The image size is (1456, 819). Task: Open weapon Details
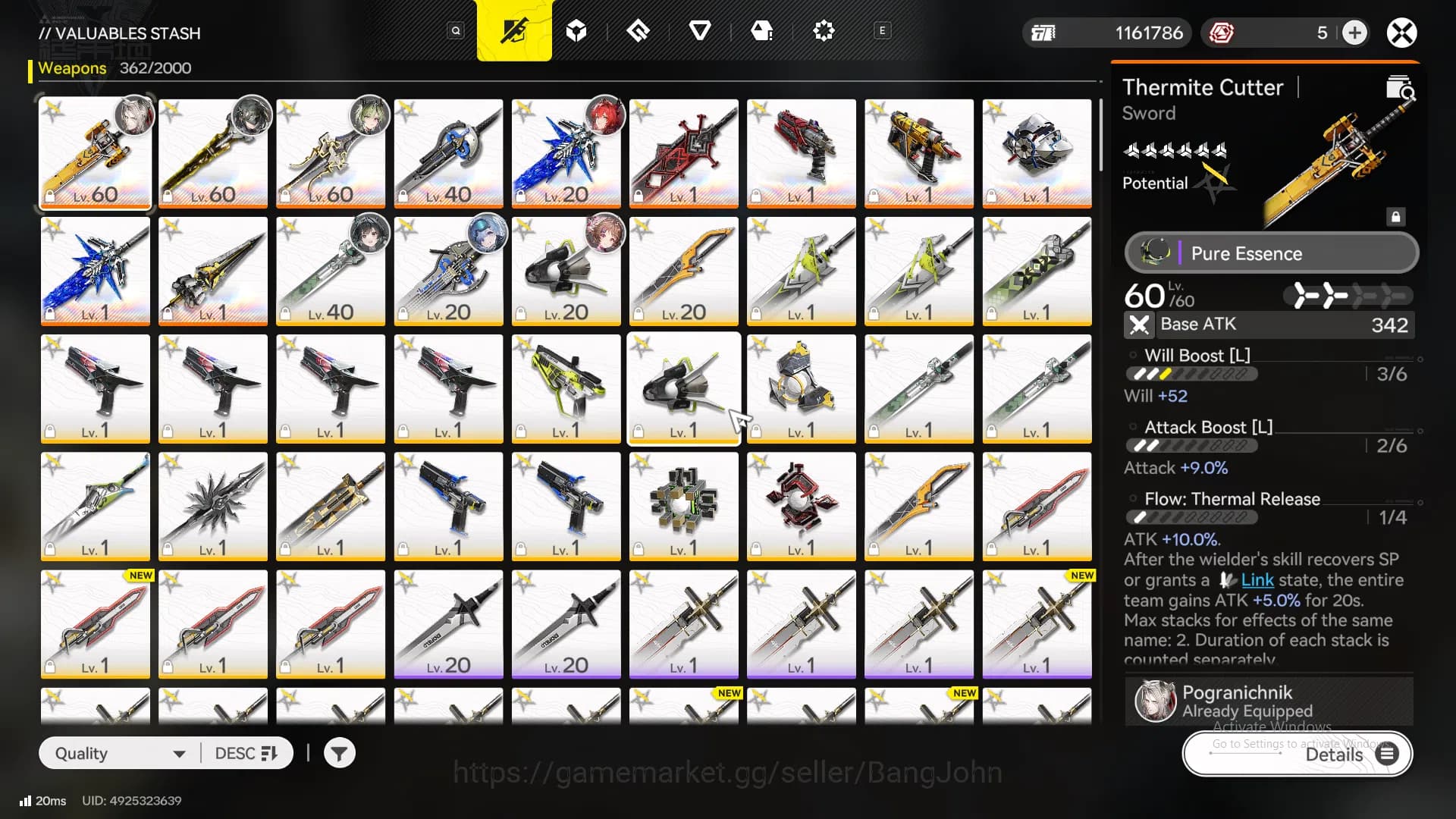click(1298, 754)
